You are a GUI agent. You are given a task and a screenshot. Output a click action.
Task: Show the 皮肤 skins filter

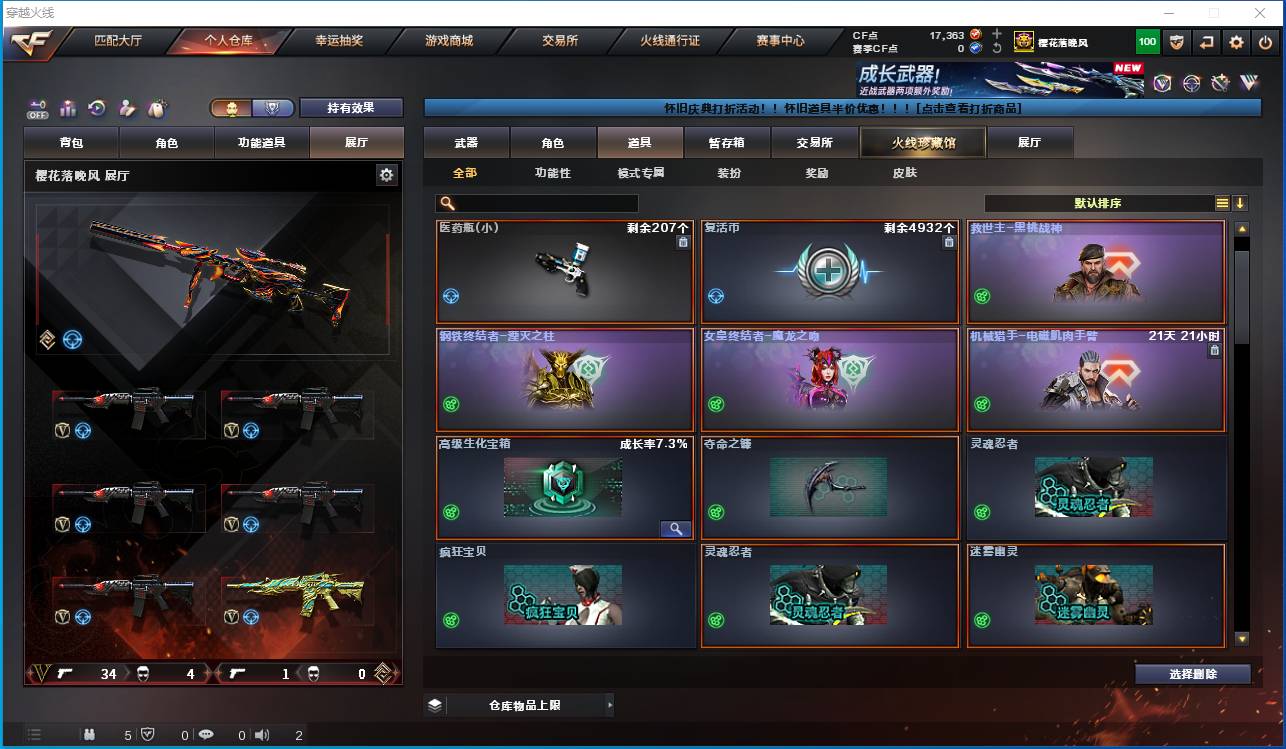click(x=904, y=173)
